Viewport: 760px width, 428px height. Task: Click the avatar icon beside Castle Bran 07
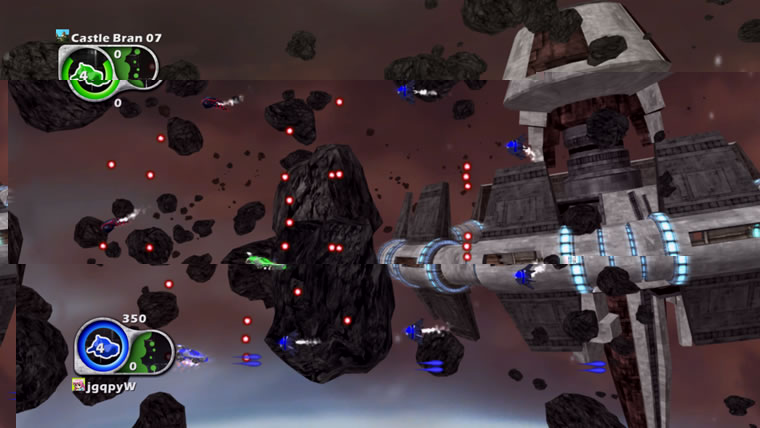click(62, 37)
